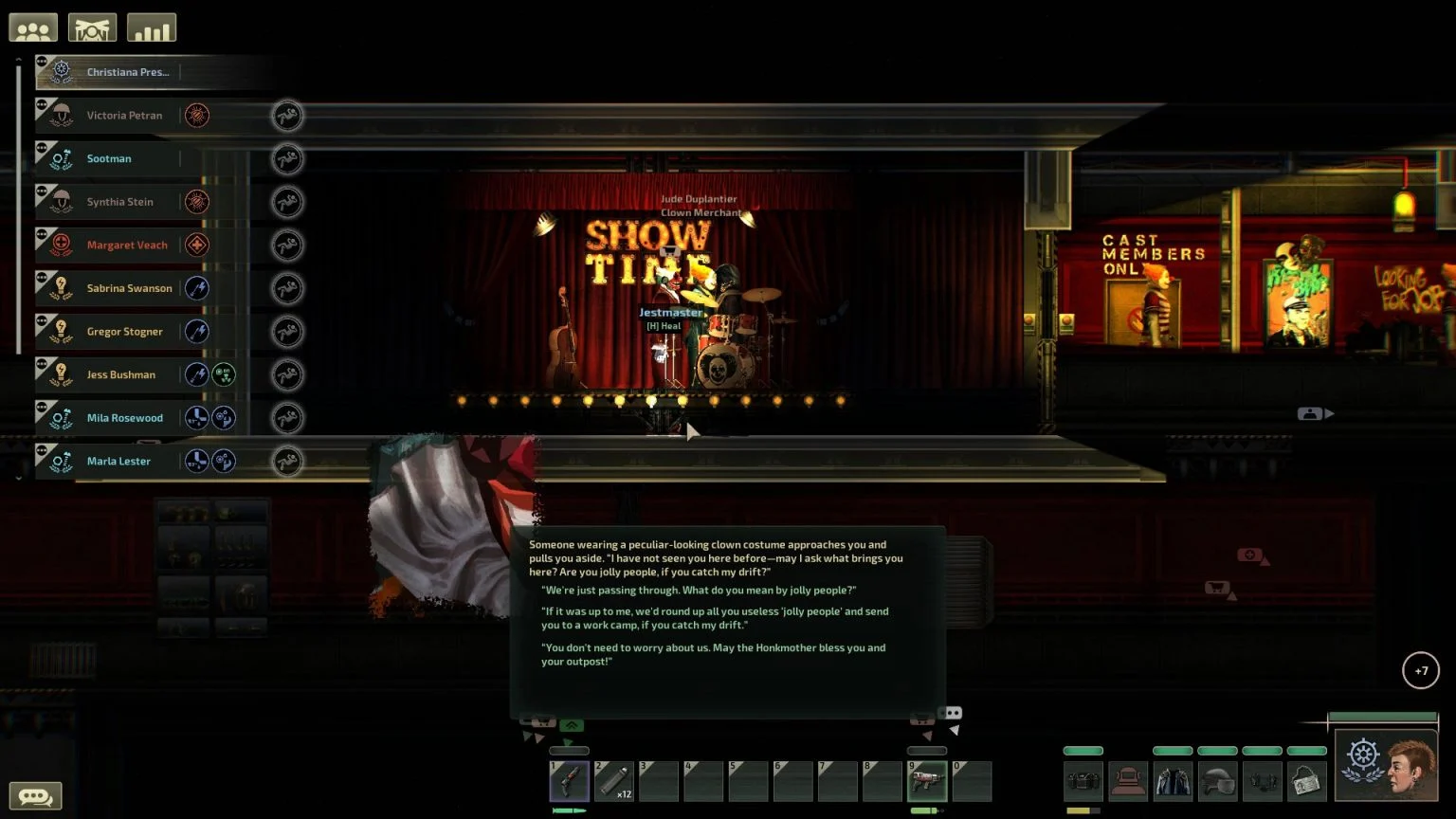Click the +7 round indicator button

[1421, 671]
